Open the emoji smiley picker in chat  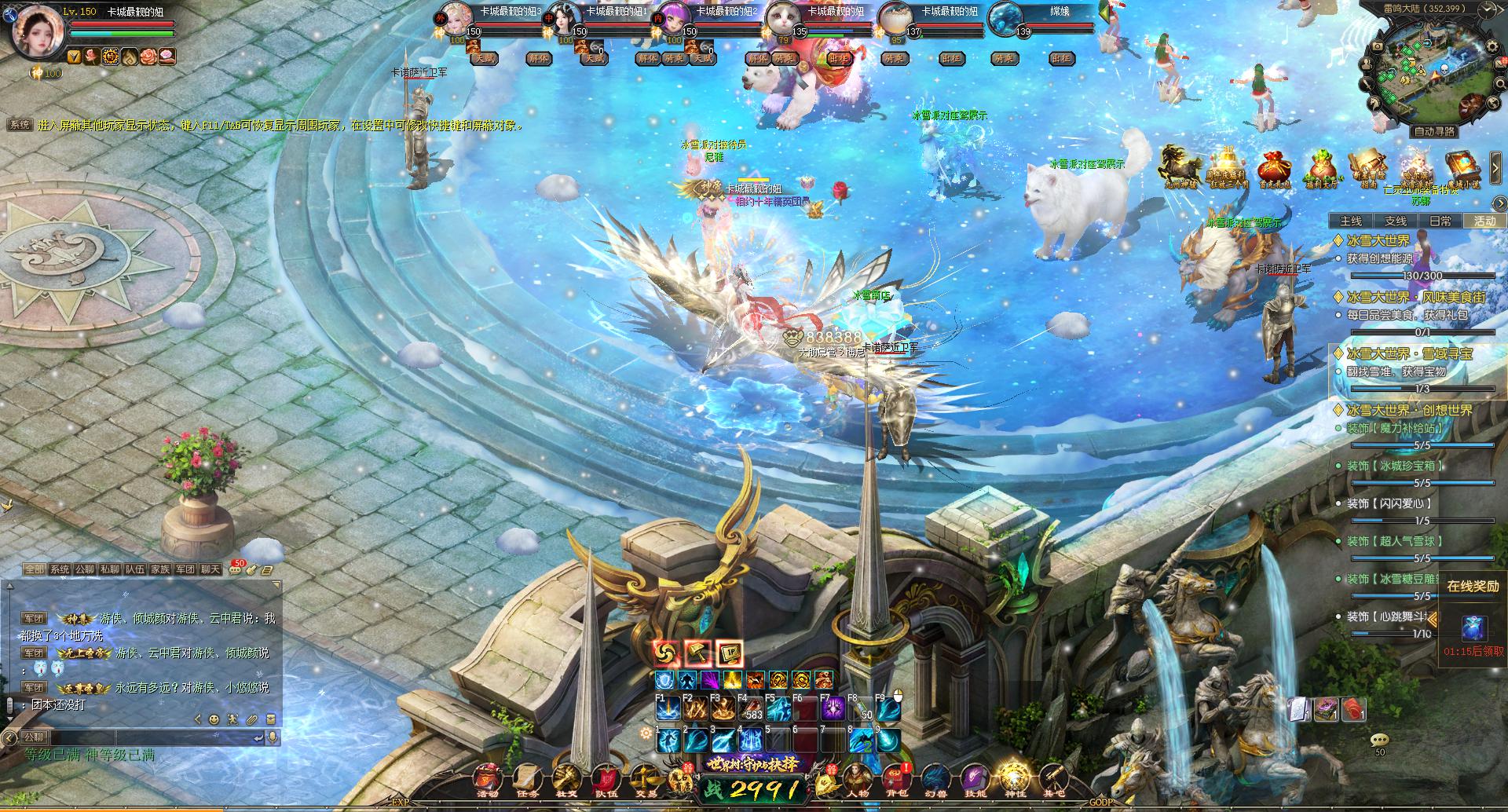(214, 719)
